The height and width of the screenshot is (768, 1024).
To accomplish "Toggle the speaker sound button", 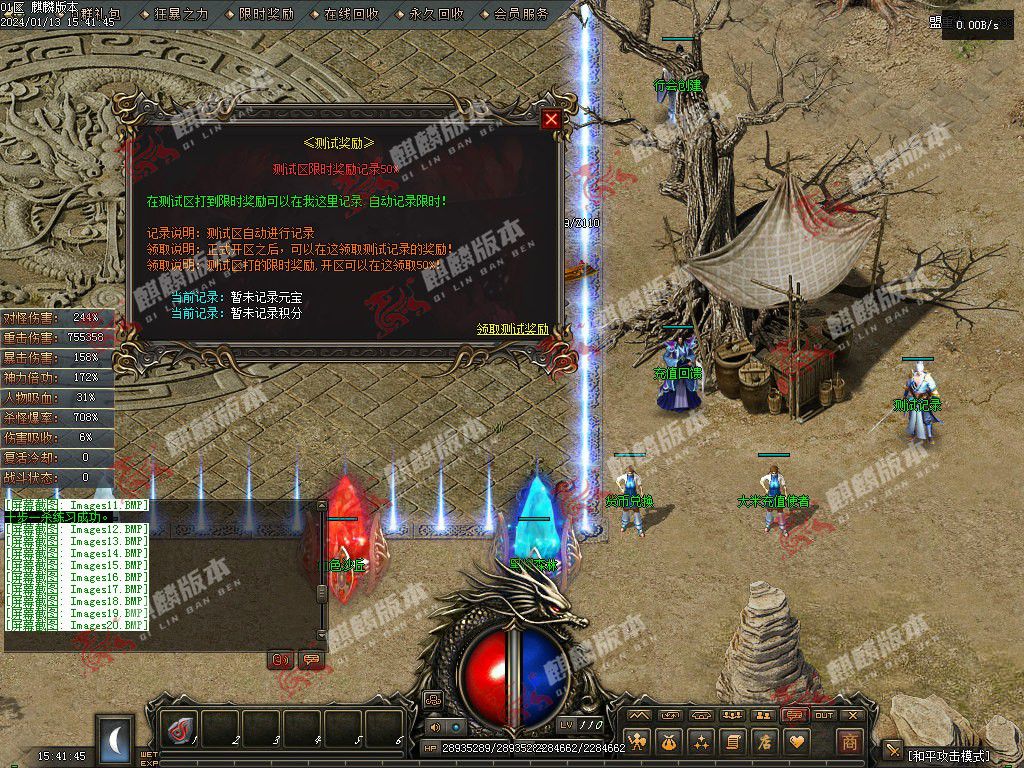I will pyautogui.click(x=436, y=727).
